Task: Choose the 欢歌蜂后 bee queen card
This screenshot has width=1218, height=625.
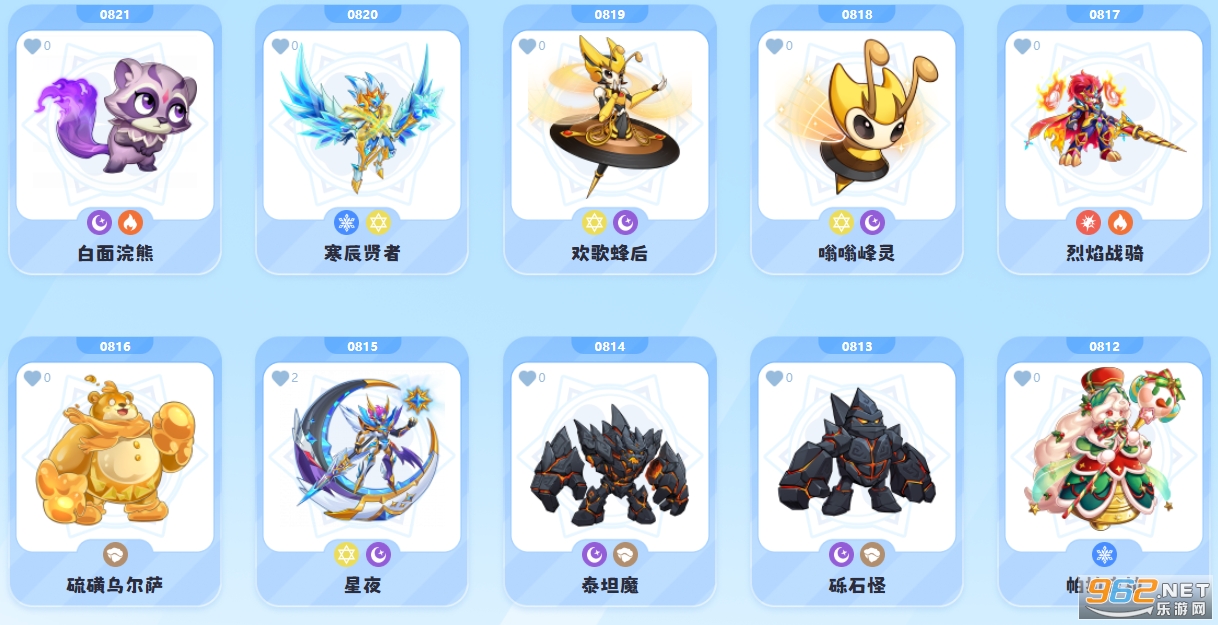Action: [609, 125]
